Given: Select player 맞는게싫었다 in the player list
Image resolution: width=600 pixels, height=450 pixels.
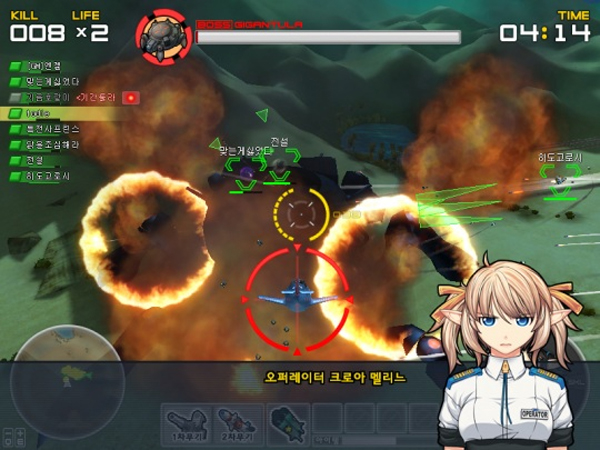Looking at the screenshot, I should click(50, 82).
